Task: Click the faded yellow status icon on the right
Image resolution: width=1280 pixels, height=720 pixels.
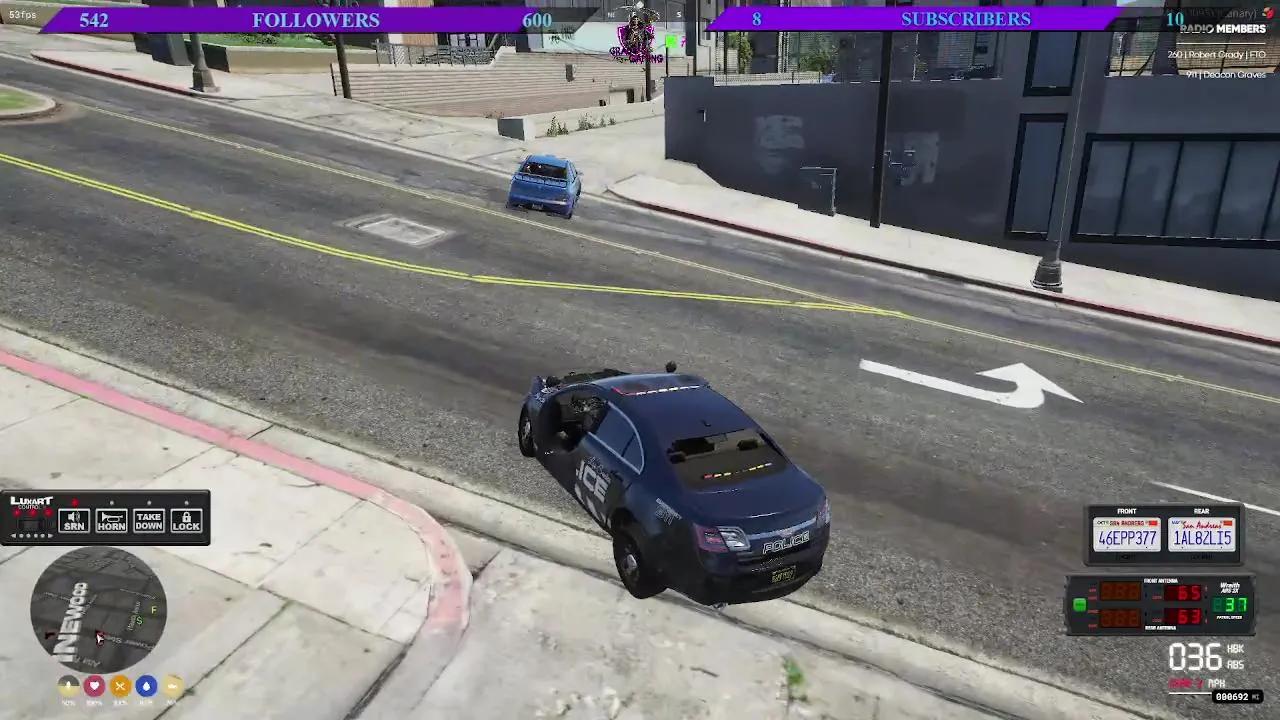Action: coord(172,687)
